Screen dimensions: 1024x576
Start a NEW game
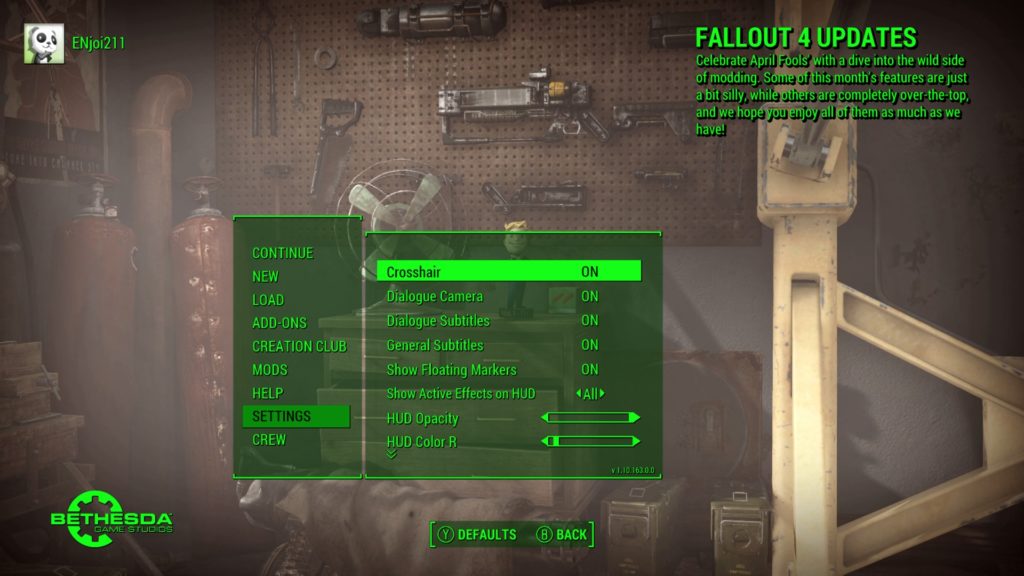pyautogui.click(x=265, y=276)
